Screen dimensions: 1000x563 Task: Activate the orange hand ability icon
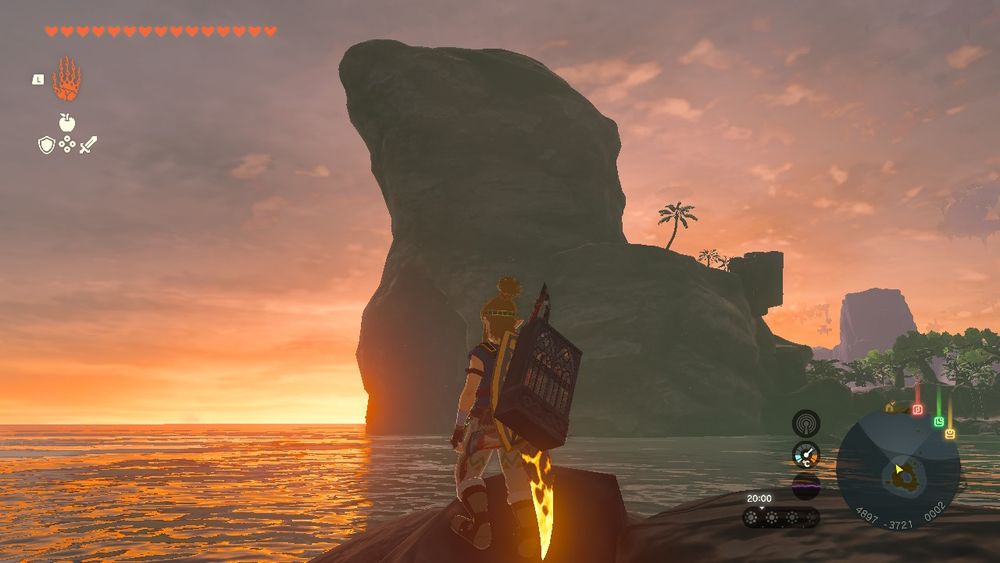66,79
